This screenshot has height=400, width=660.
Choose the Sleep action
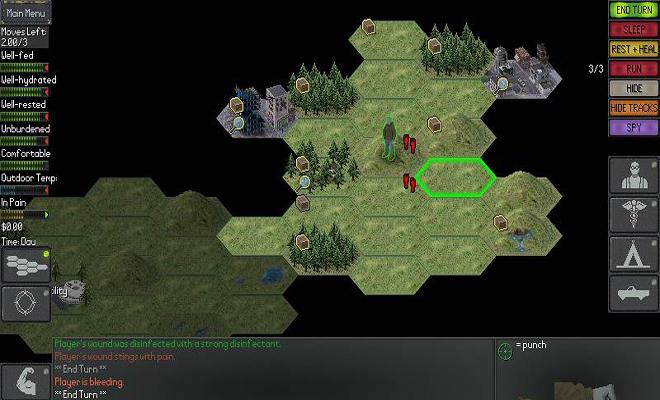tap(633, 29)
